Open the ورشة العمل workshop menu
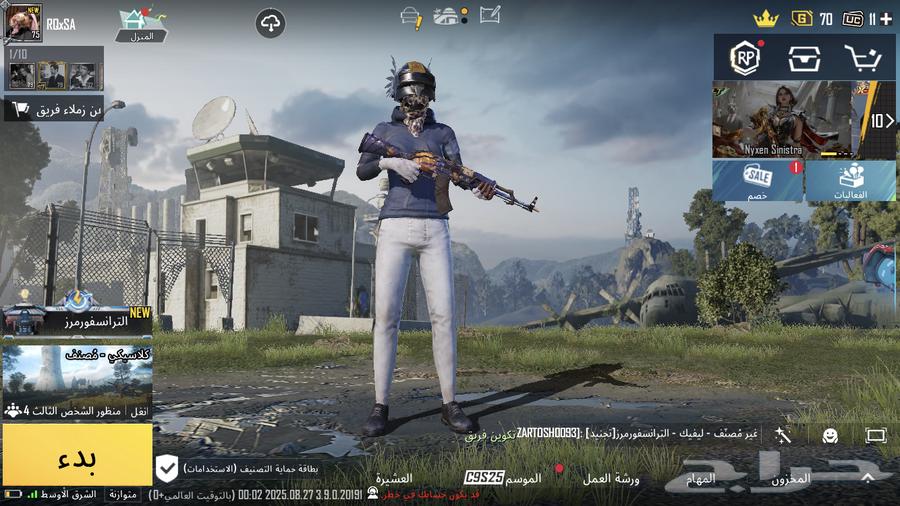 tap(612, 479)
